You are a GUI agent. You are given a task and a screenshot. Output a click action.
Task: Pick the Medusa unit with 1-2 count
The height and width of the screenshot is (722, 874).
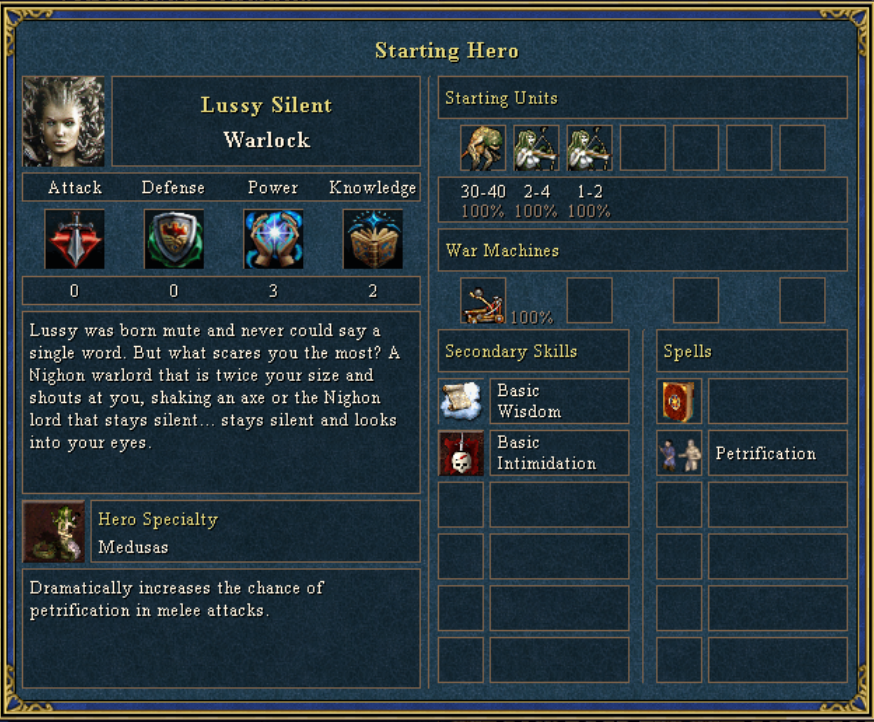[589, 148]
